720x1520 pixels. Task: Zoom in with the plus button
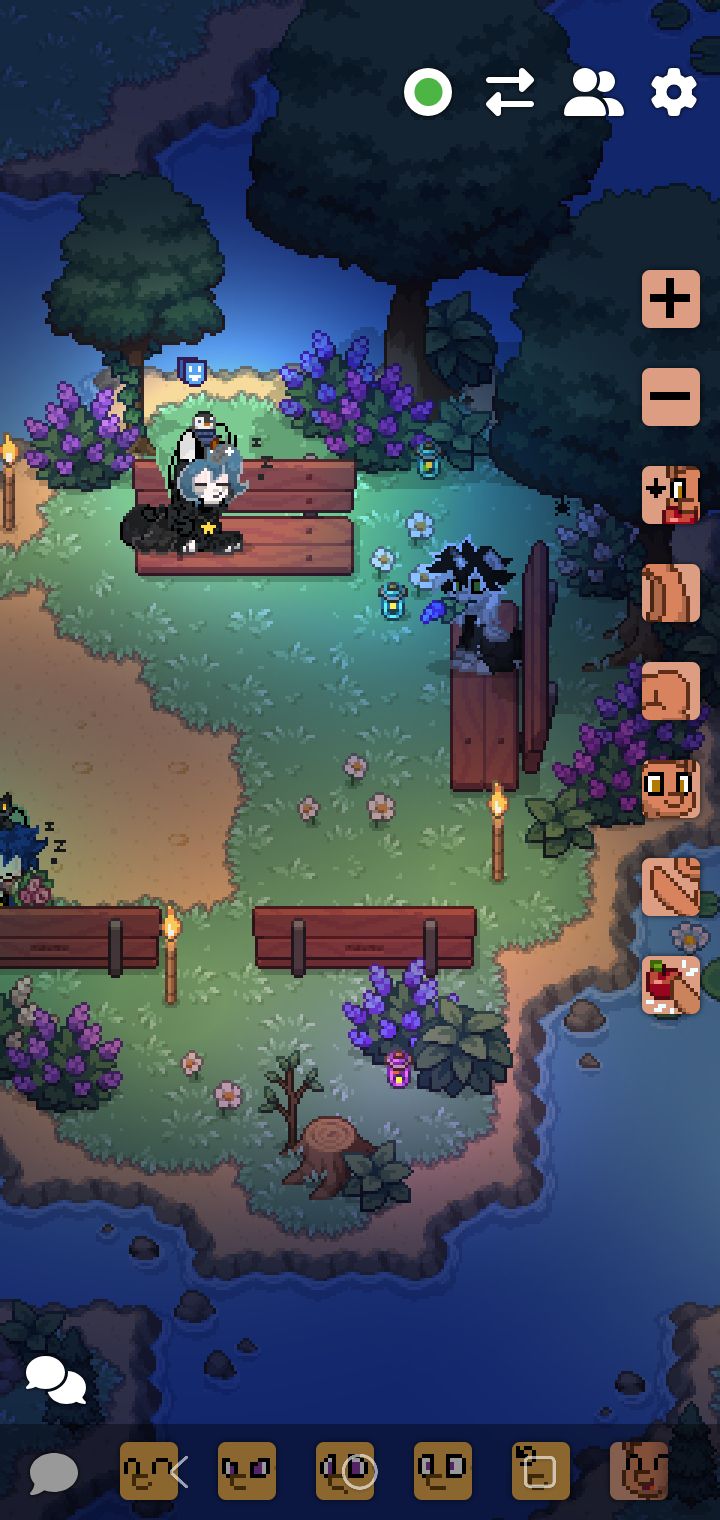click(x=670, y=298)
